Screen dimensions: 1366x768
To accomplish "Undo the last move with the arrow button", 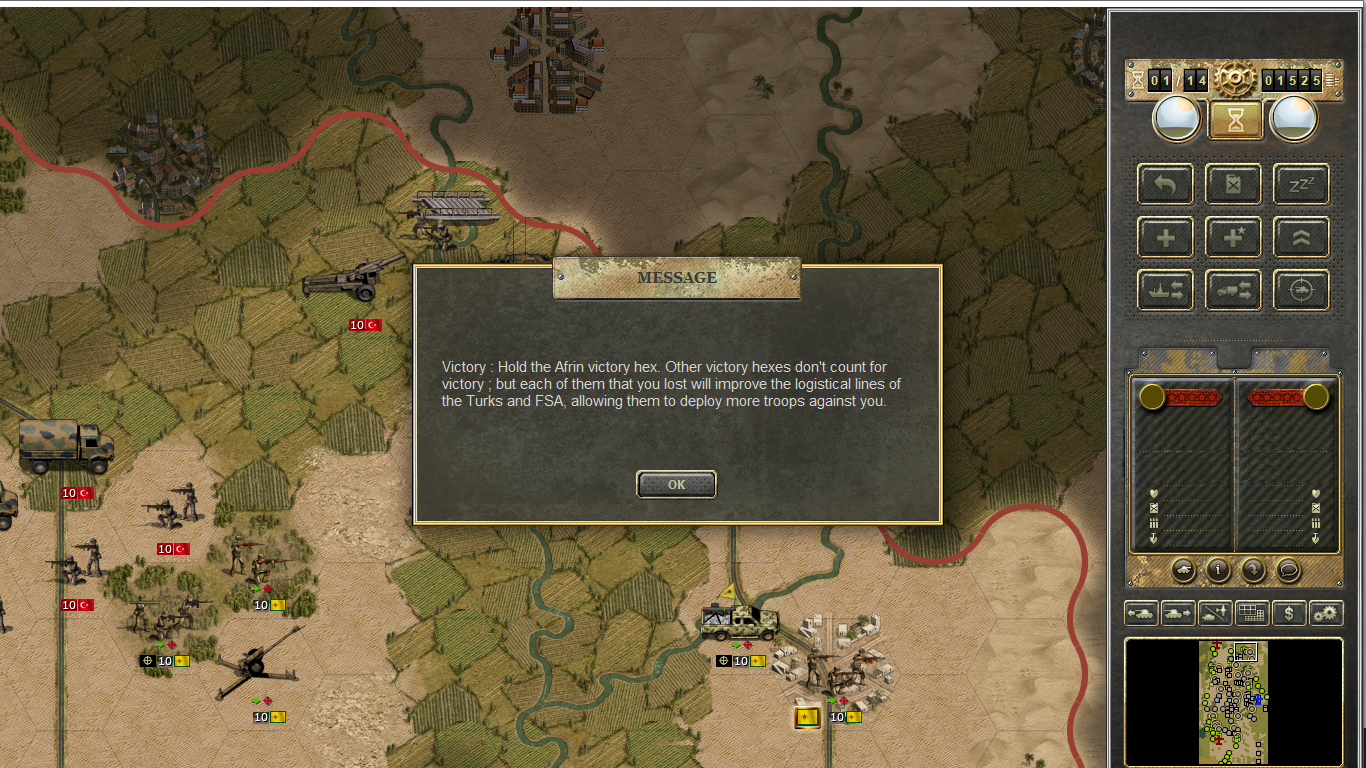I will [1165, 184].
